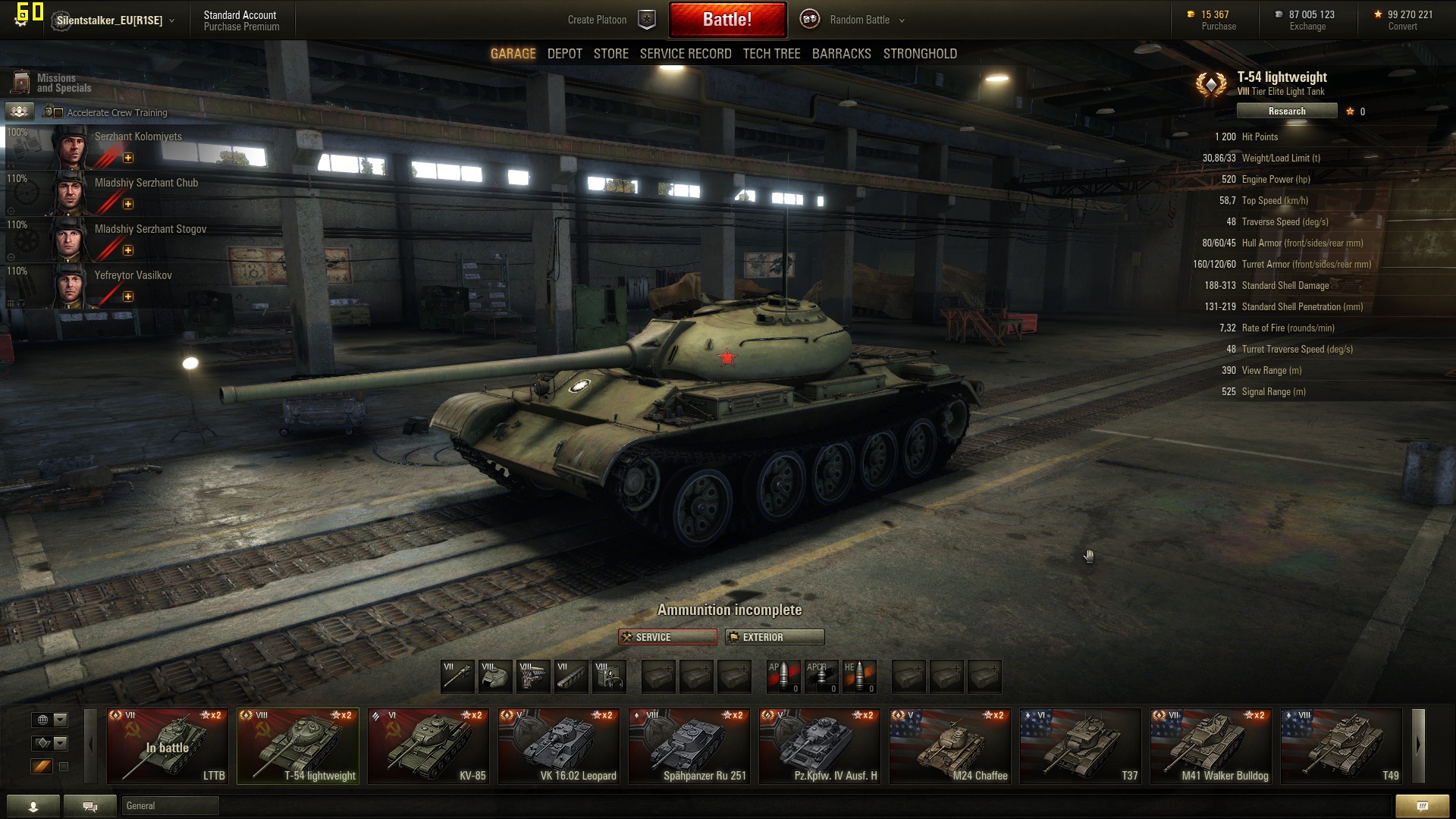Switch to the Depot tab
1456x819 pixels.
[564, 54]
